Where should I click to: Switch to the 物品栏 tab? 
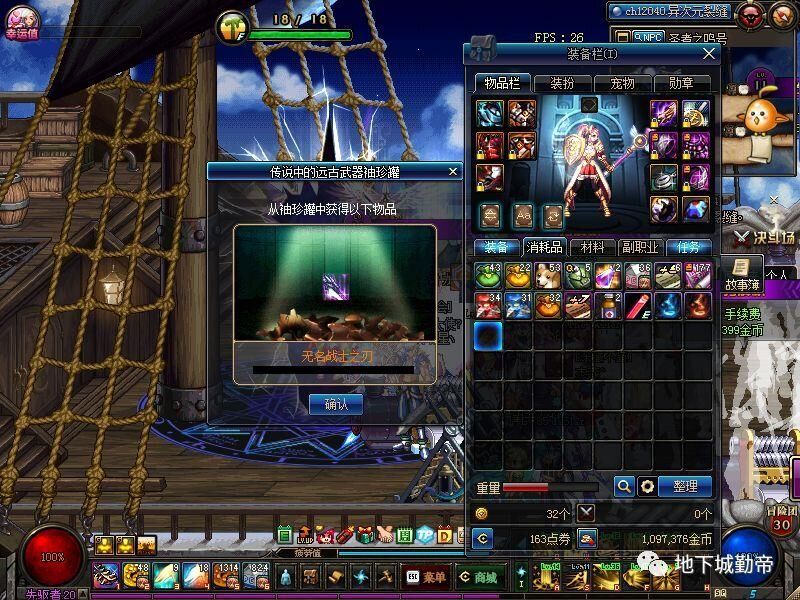click(502, 83)
